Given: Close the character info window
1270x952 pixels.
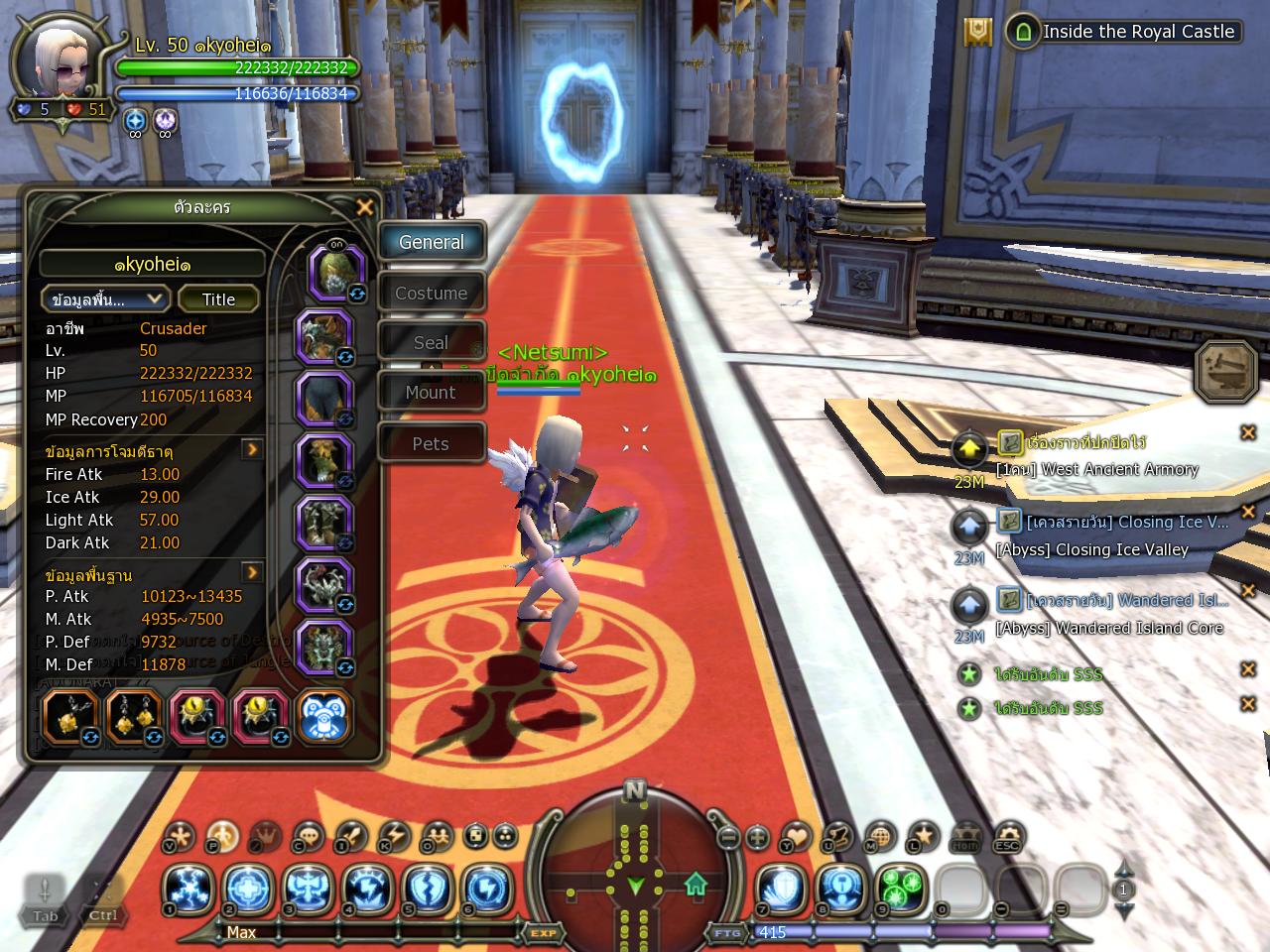Looking at the screenshot, I should (x=365, y=207).
